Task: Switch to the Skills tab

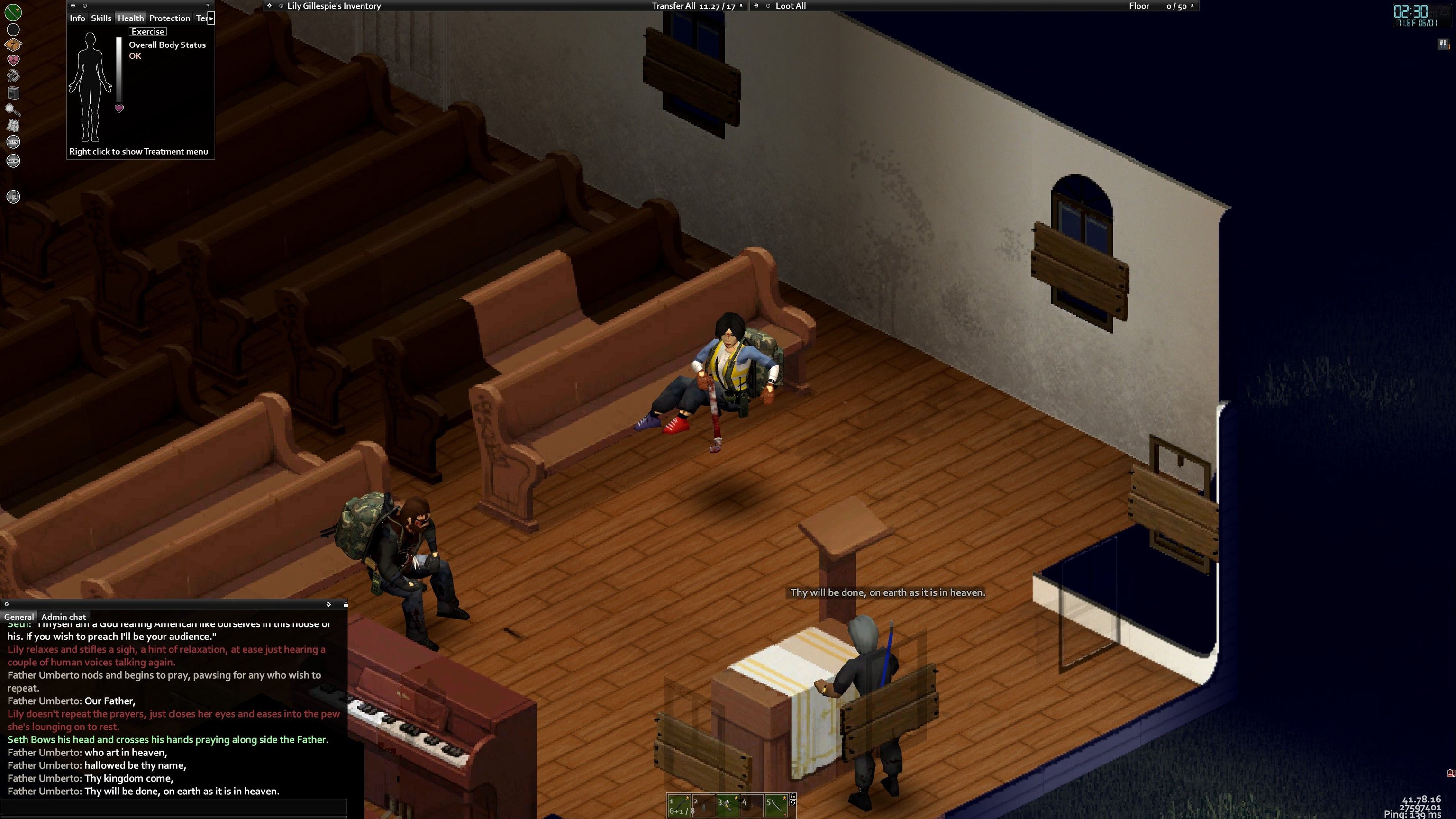Action: pyautogui.click(x=101, y=18)
